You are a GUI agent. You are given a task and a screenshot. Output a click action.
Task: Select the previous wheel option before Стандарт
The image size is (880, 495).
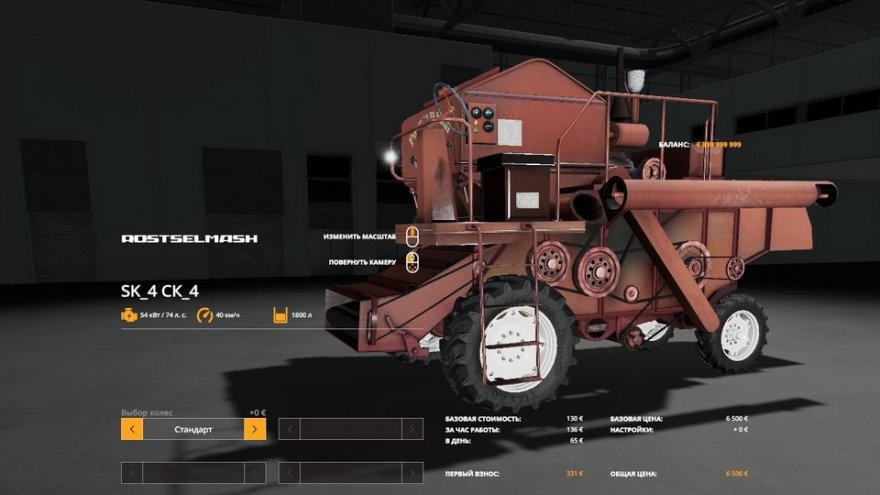coord(132,429)
